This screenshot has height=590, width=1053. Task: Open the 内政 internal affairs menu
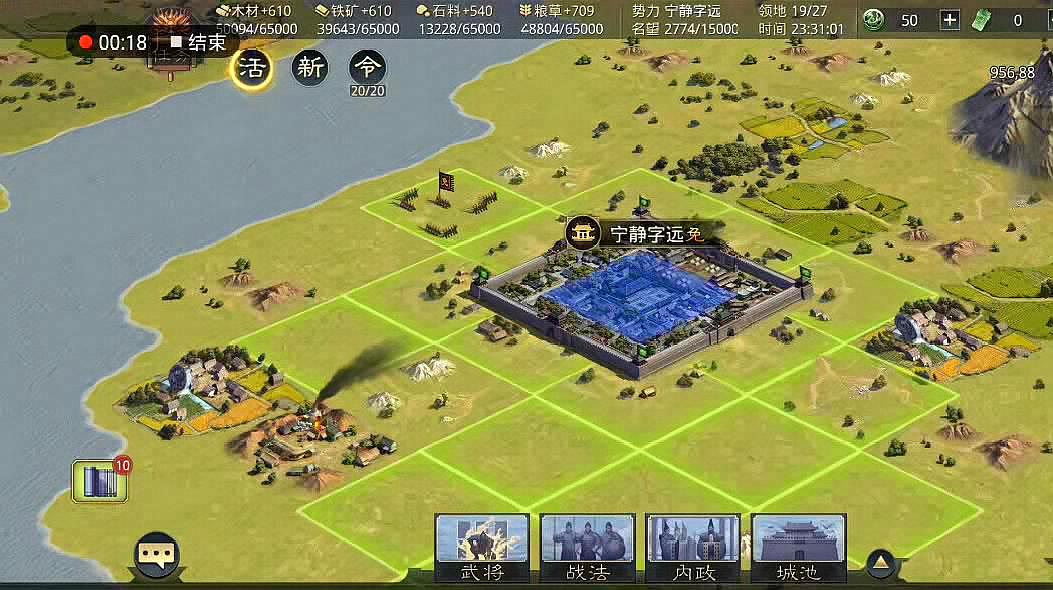point(693,547)
